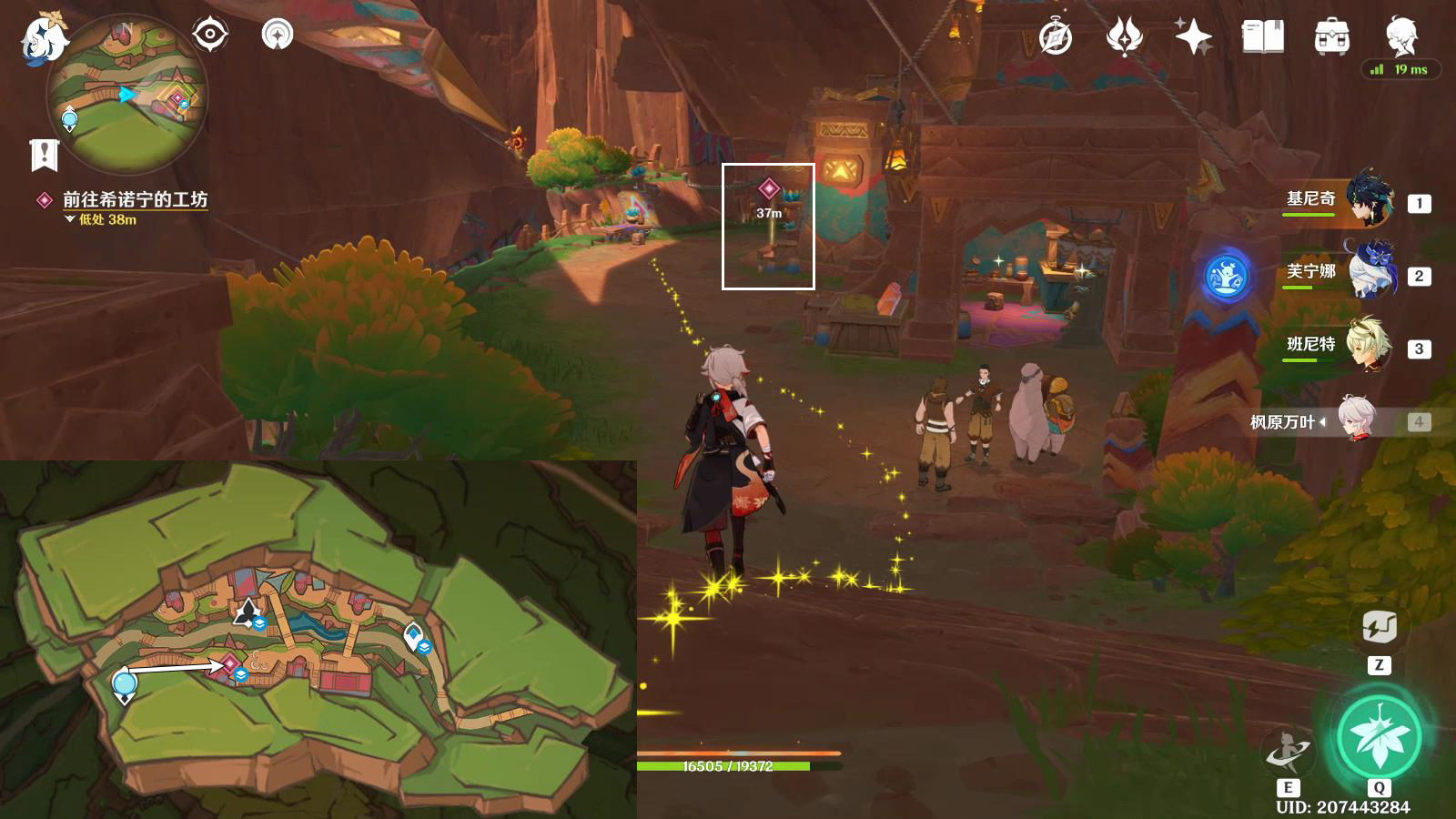
Task: Select the pink diamond quest marker on map
Action: point(229,663)
